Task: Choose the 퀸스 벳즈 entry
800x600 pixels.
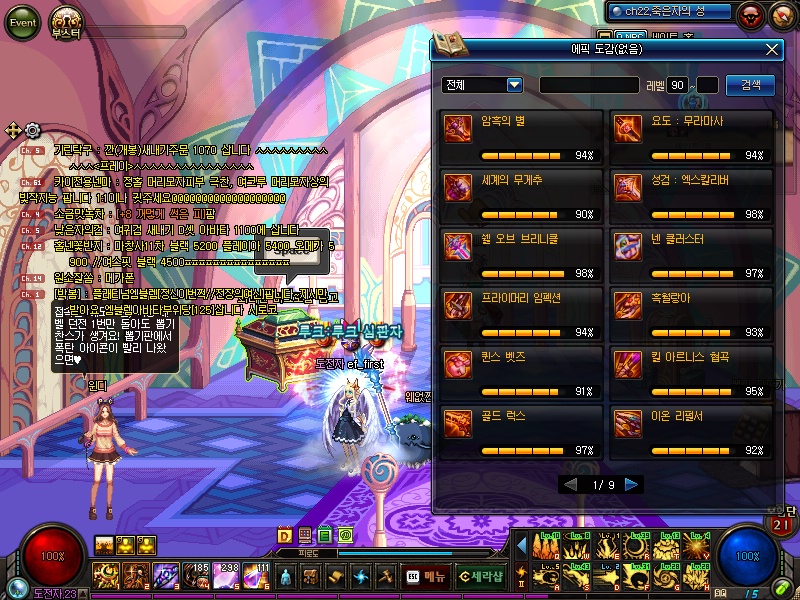Action: pos(521,372)
